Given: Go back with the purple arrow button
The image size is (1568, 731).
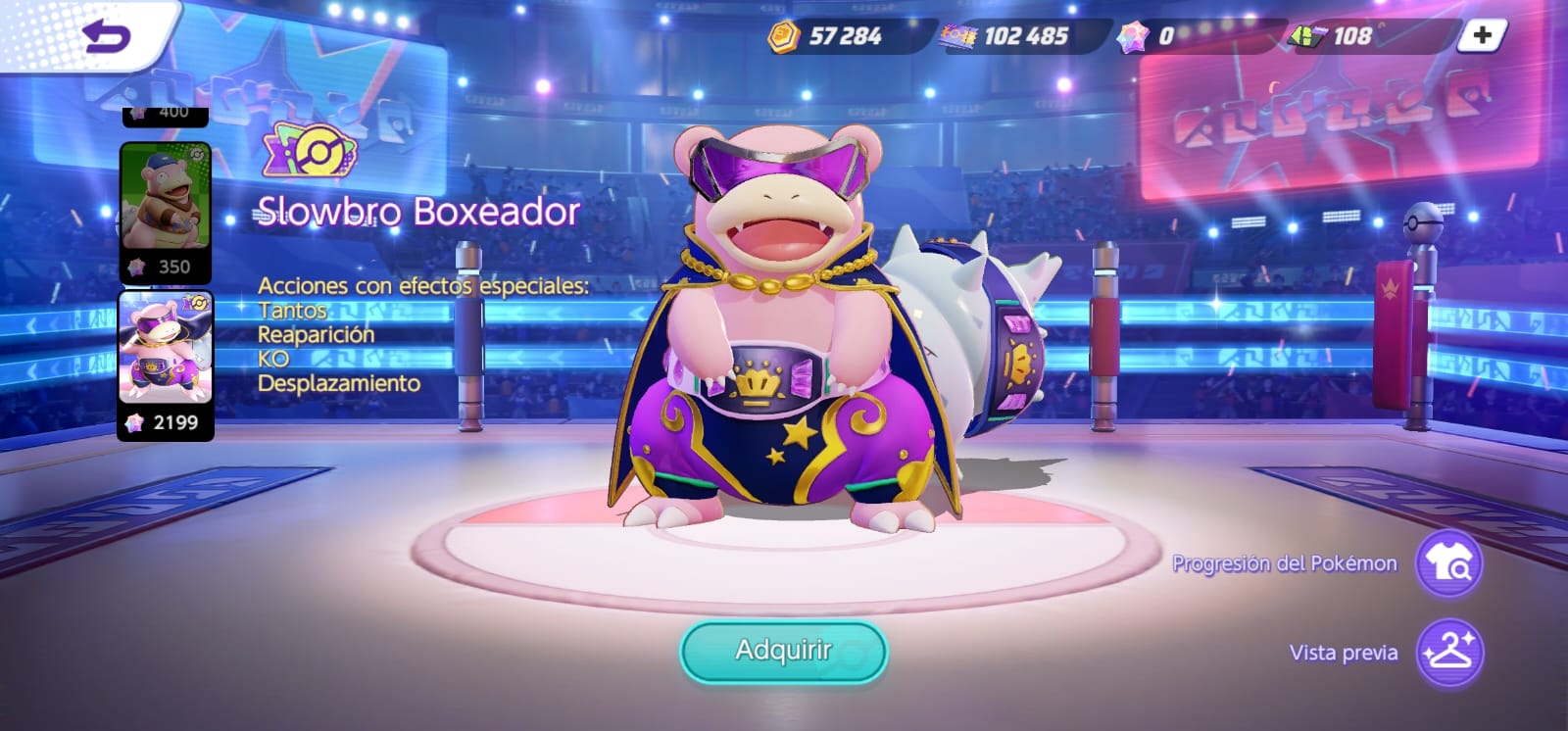Looking at the screenshot, I should (106, 37).
